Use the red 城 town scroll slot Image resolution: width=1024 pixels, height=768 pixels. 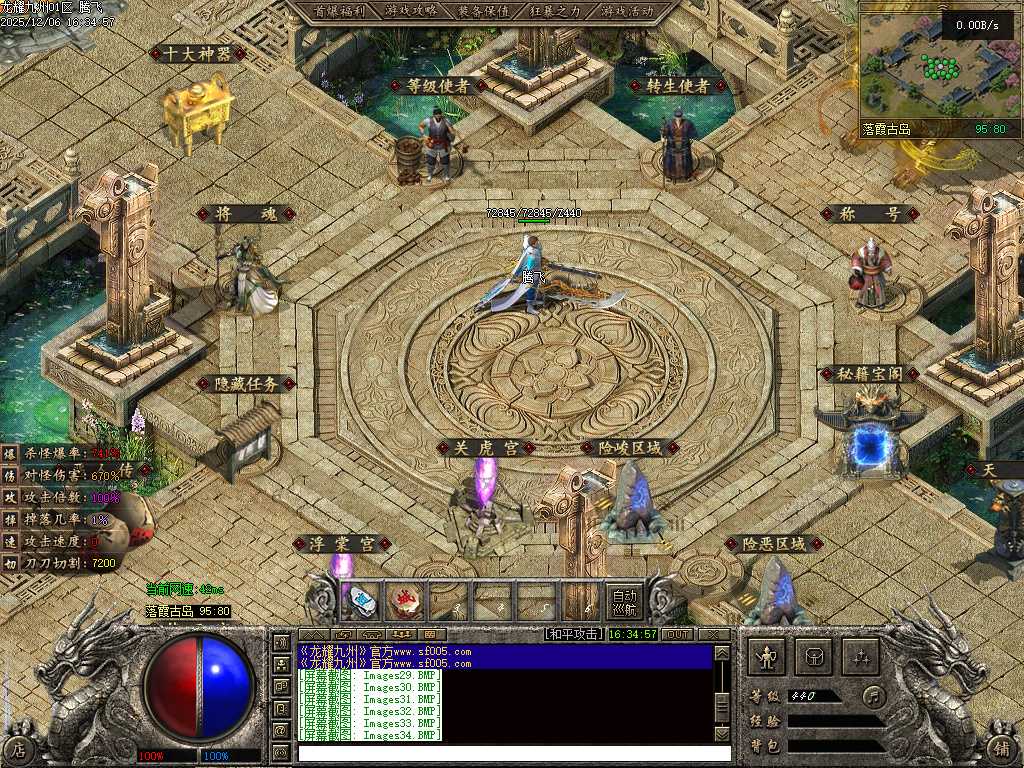pyautogui.click(x=406, y=601)
